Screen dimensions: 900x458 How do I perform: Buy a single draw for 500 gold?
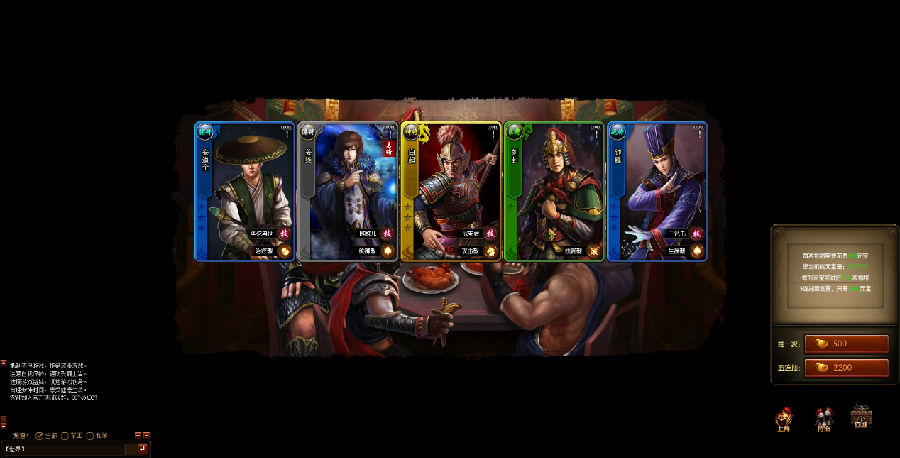tap(846, 344)
